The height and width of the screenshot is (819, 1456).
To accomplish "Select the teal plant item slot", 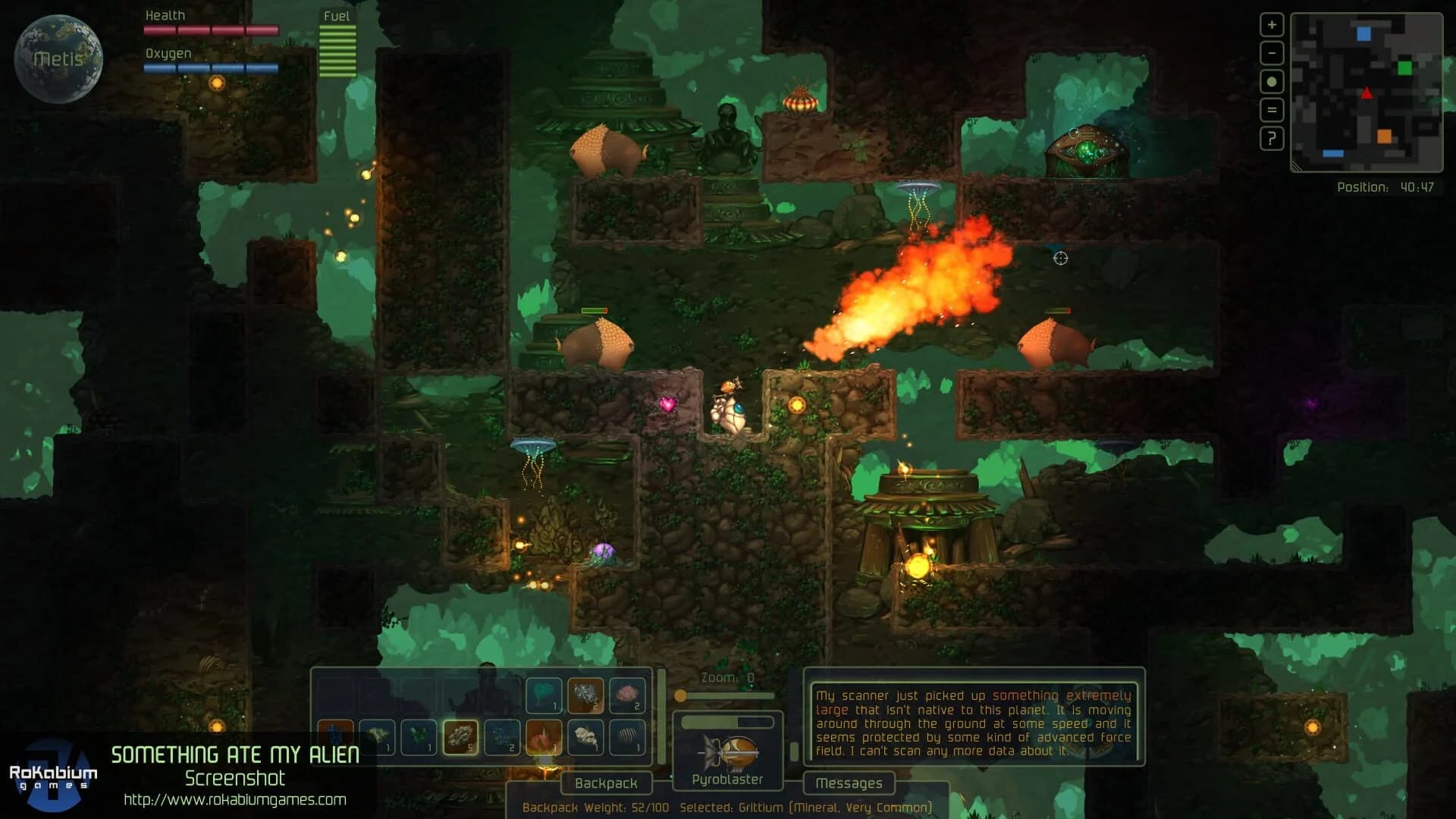I will (544, 695).
